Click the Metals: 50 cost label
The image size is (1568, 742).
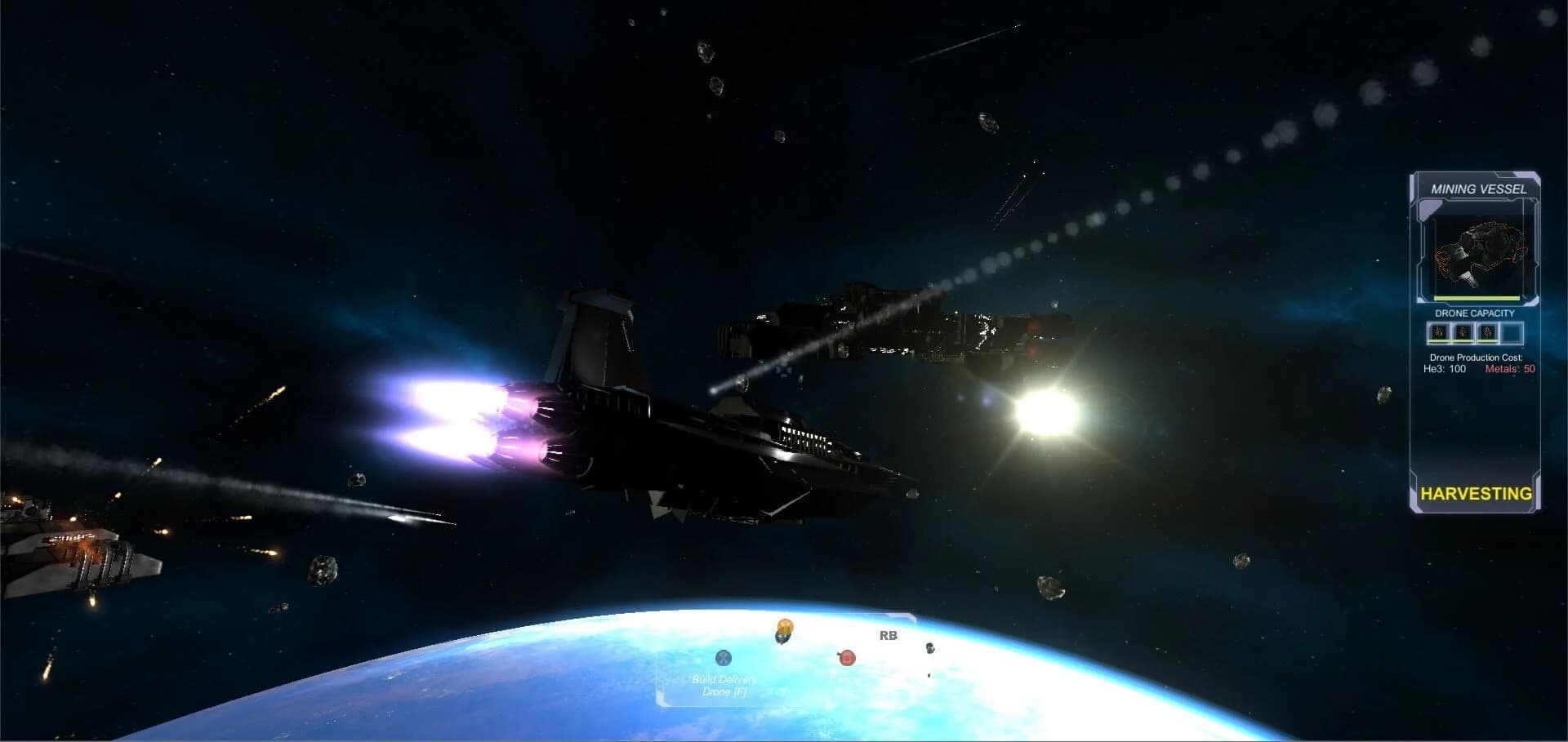(x=1509, y=367)
